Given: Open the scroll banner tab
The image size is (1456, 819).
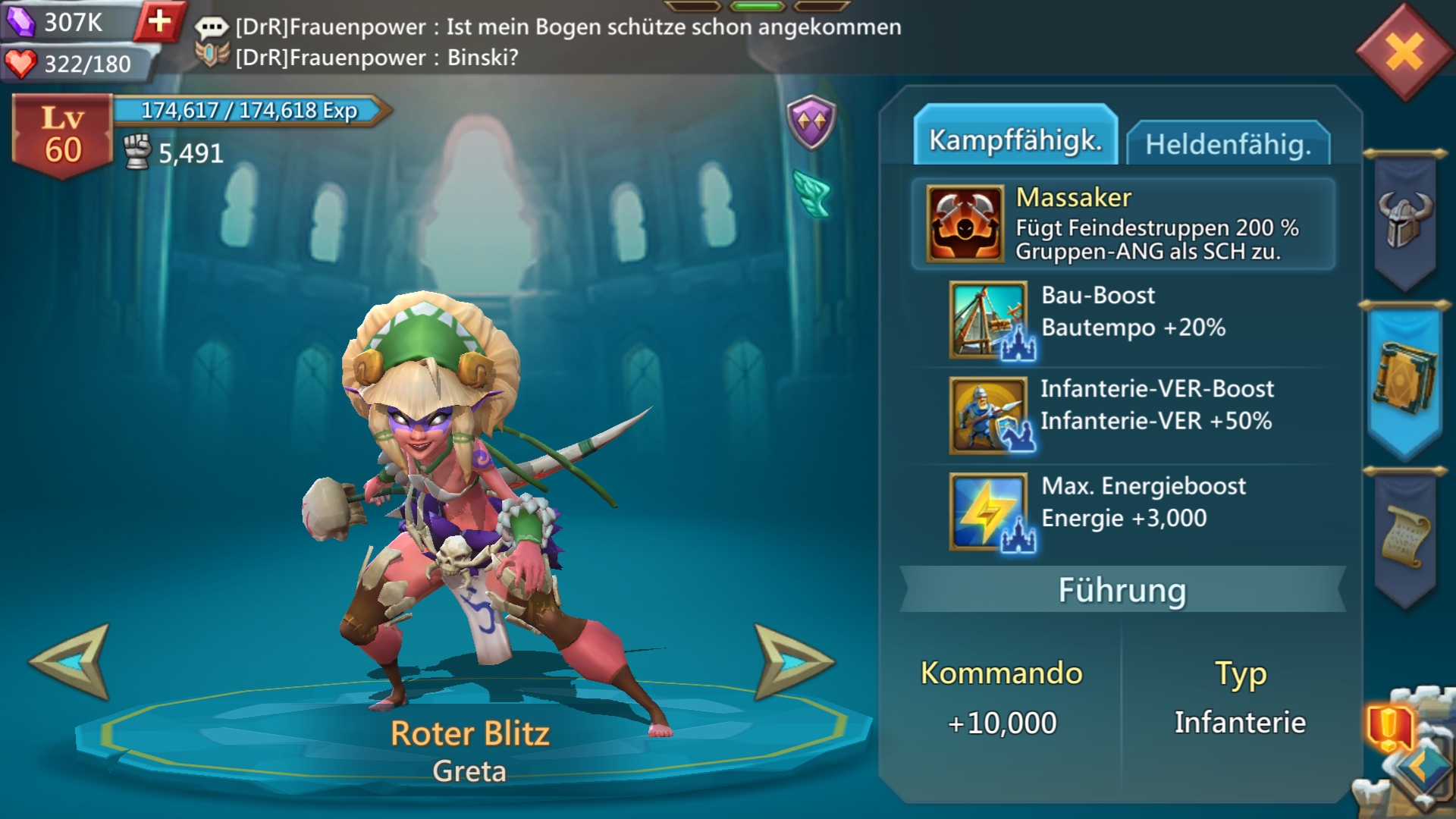Looking at the screenshot, I should (1405, 537).
